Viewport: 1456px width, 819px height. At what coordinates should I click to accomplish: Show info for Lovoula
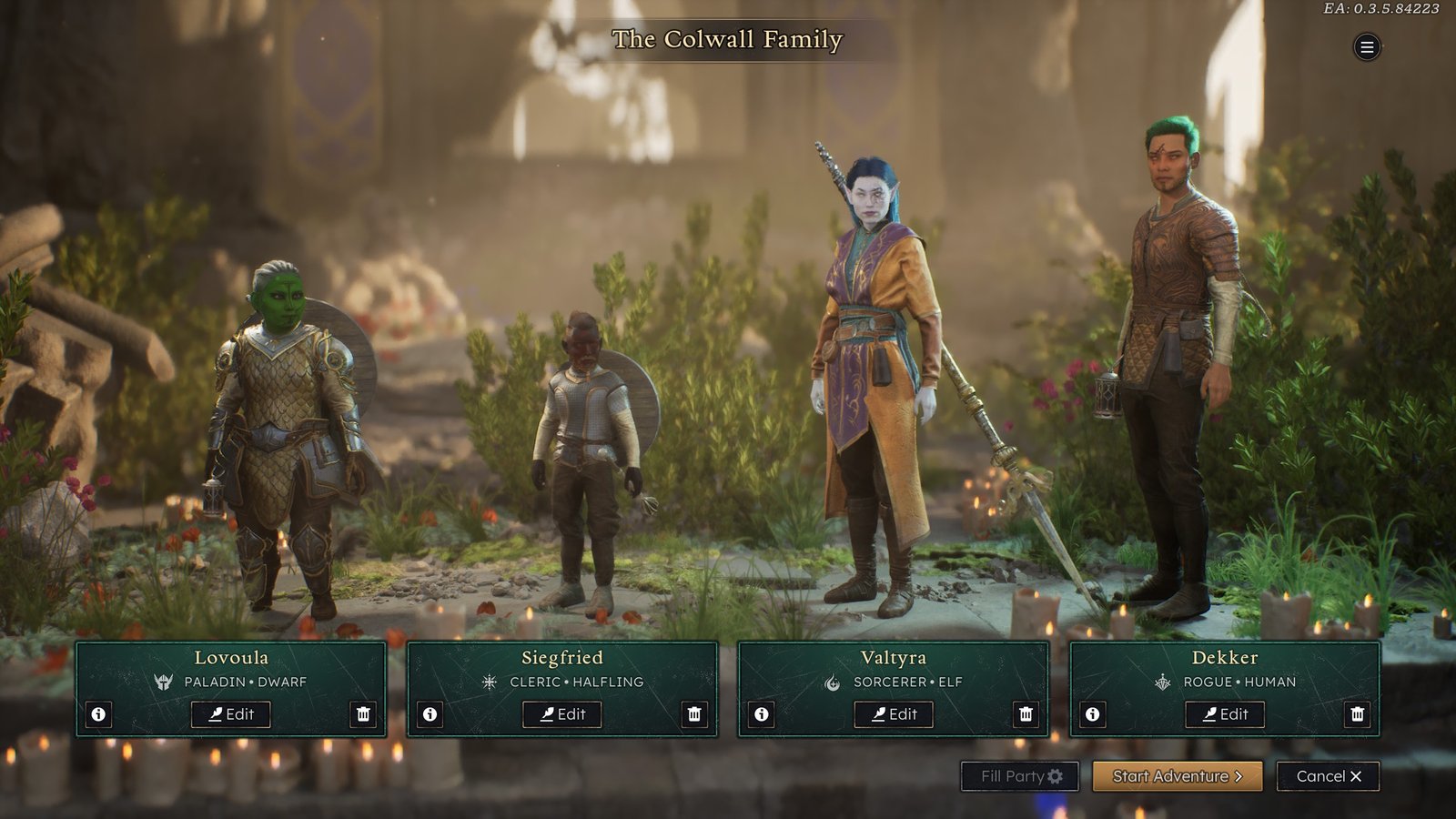coord(99,714)
